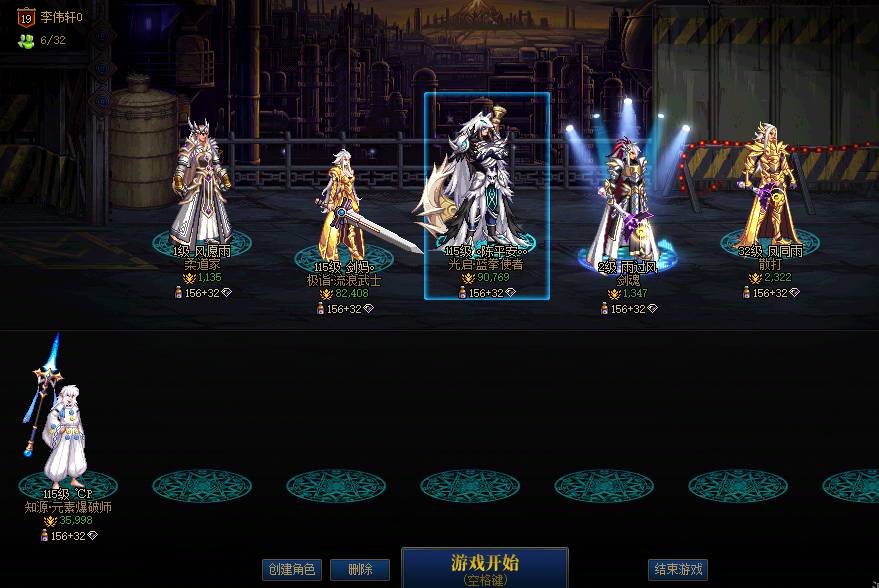Choose the level 115 极诣·流浪武士 character
The width and height of the screenshot is (879, 588).
pyautogui.click(x=343, y=205)
